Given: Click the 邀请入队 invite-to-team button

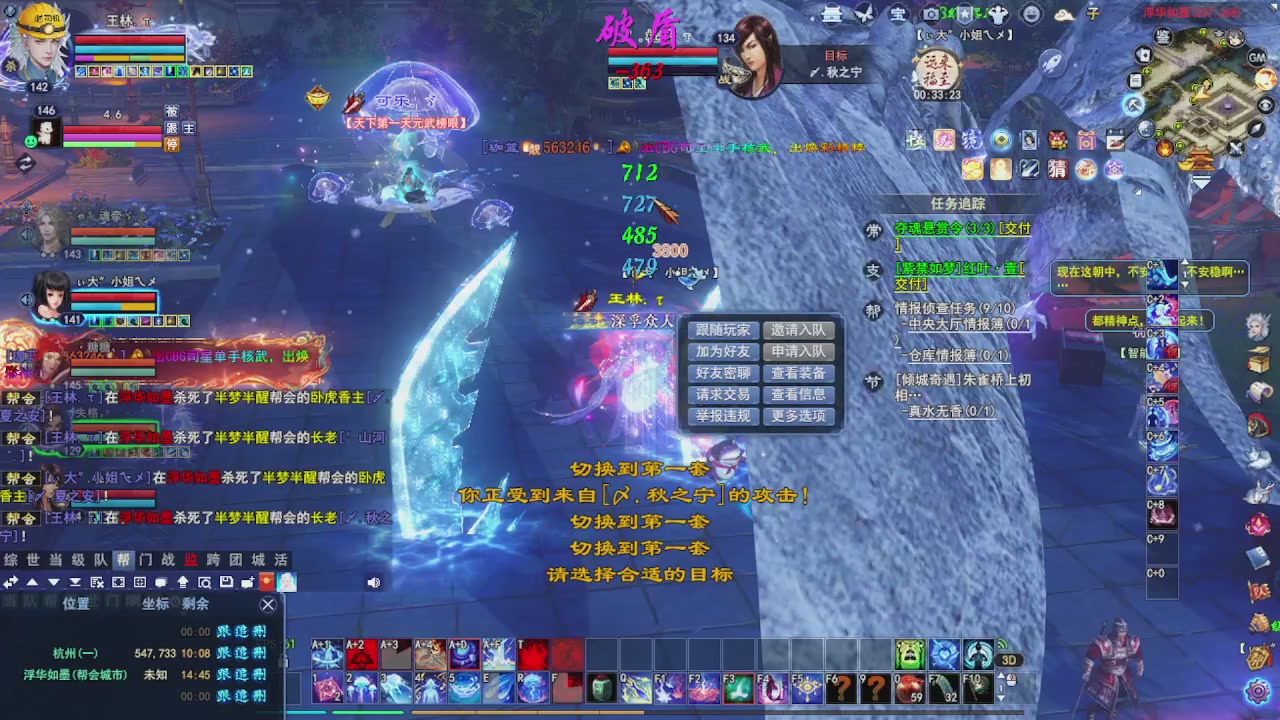Looking at the screenshot, I should click(x=797, y=328).
